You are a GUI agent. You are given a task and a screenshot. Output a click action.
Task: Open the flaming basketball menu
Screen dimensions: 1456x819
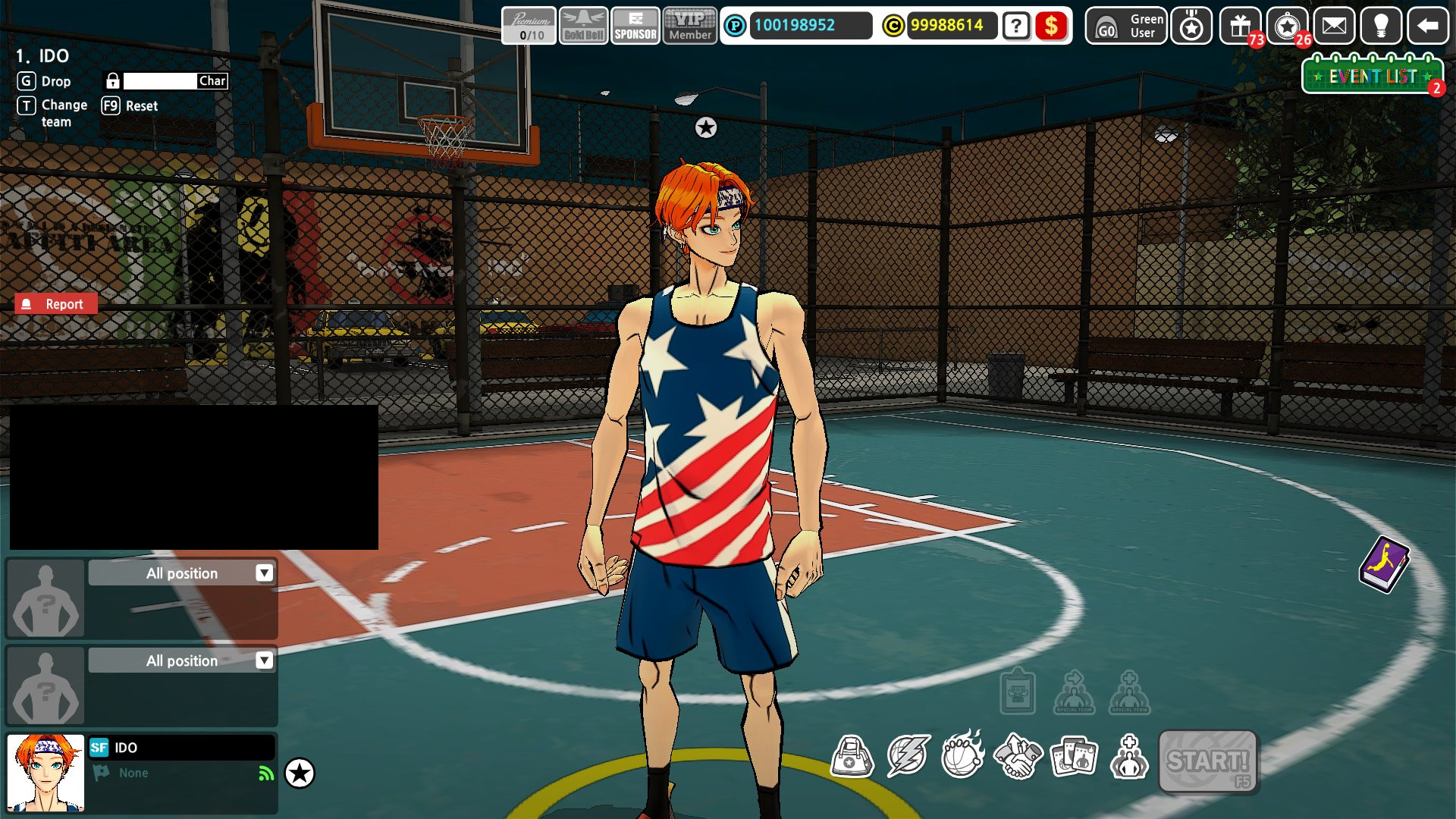pyautogui.click(x=962, y=755)
